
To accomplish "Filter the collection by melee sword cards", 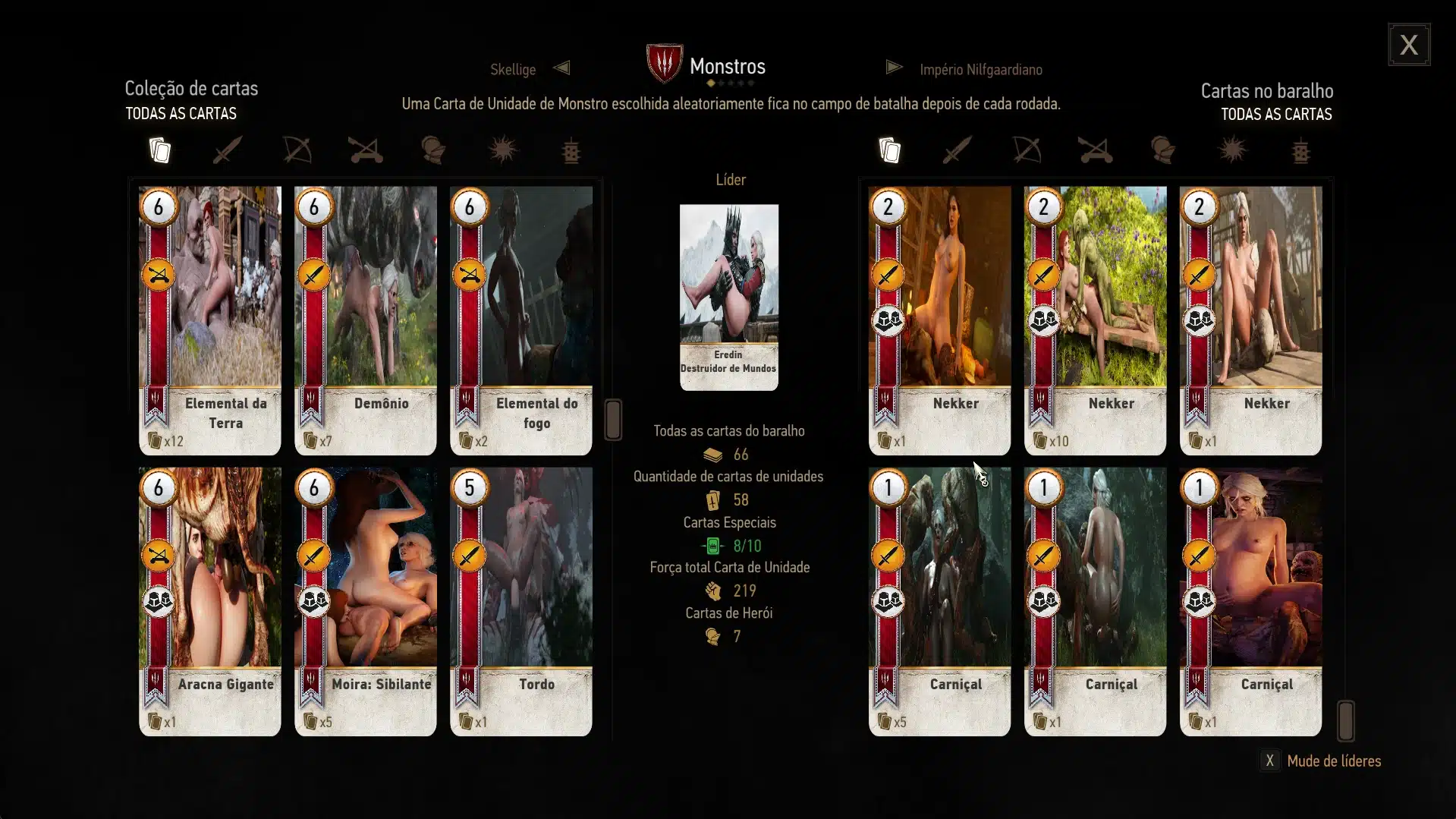I will (227, 150).
